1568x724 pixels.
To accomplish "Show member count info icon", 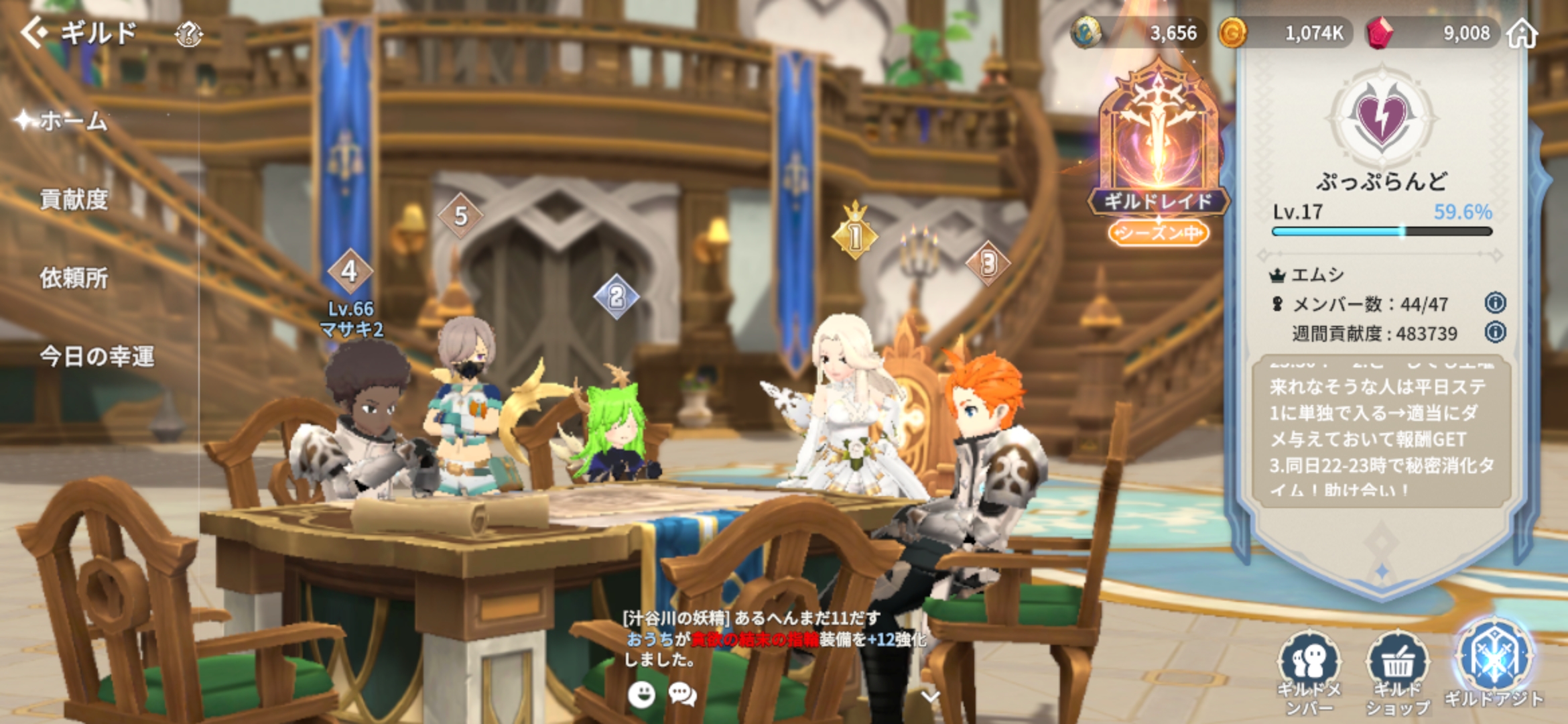I will pos(1495,303).
